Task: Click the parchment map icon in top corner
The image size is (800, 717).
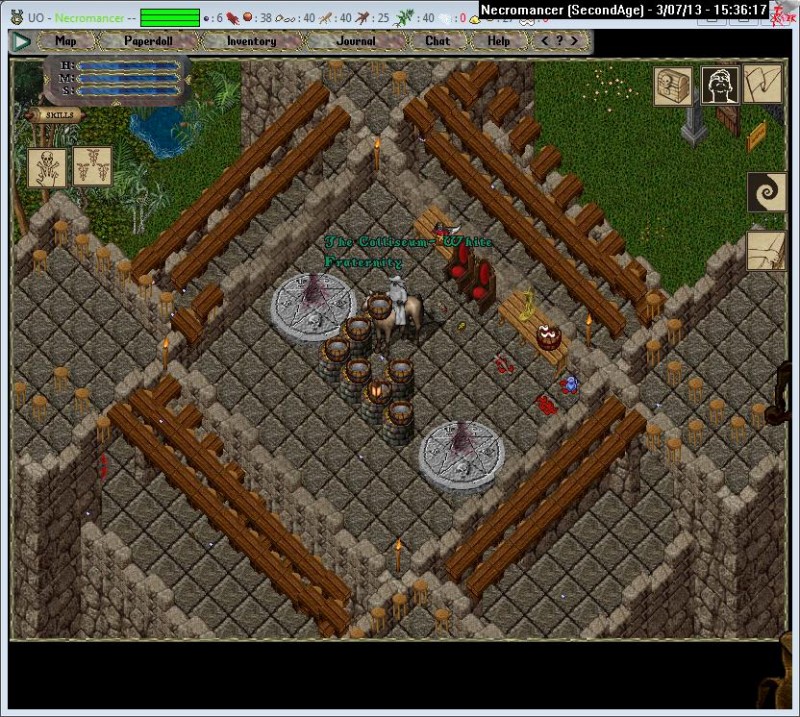Action: [765, 84]
